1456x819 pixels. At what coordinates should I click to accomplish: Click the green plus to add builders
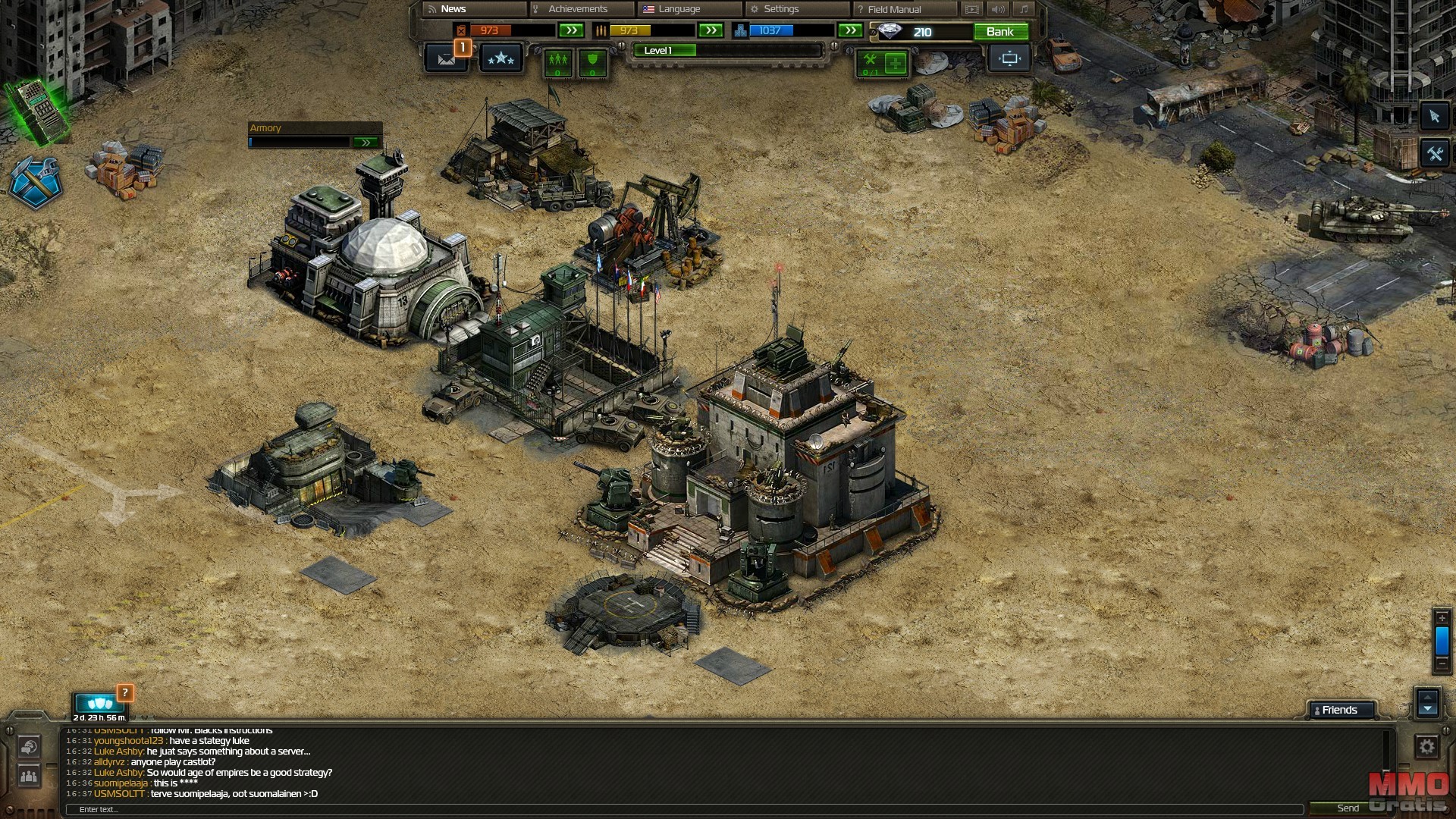point(895,63)
